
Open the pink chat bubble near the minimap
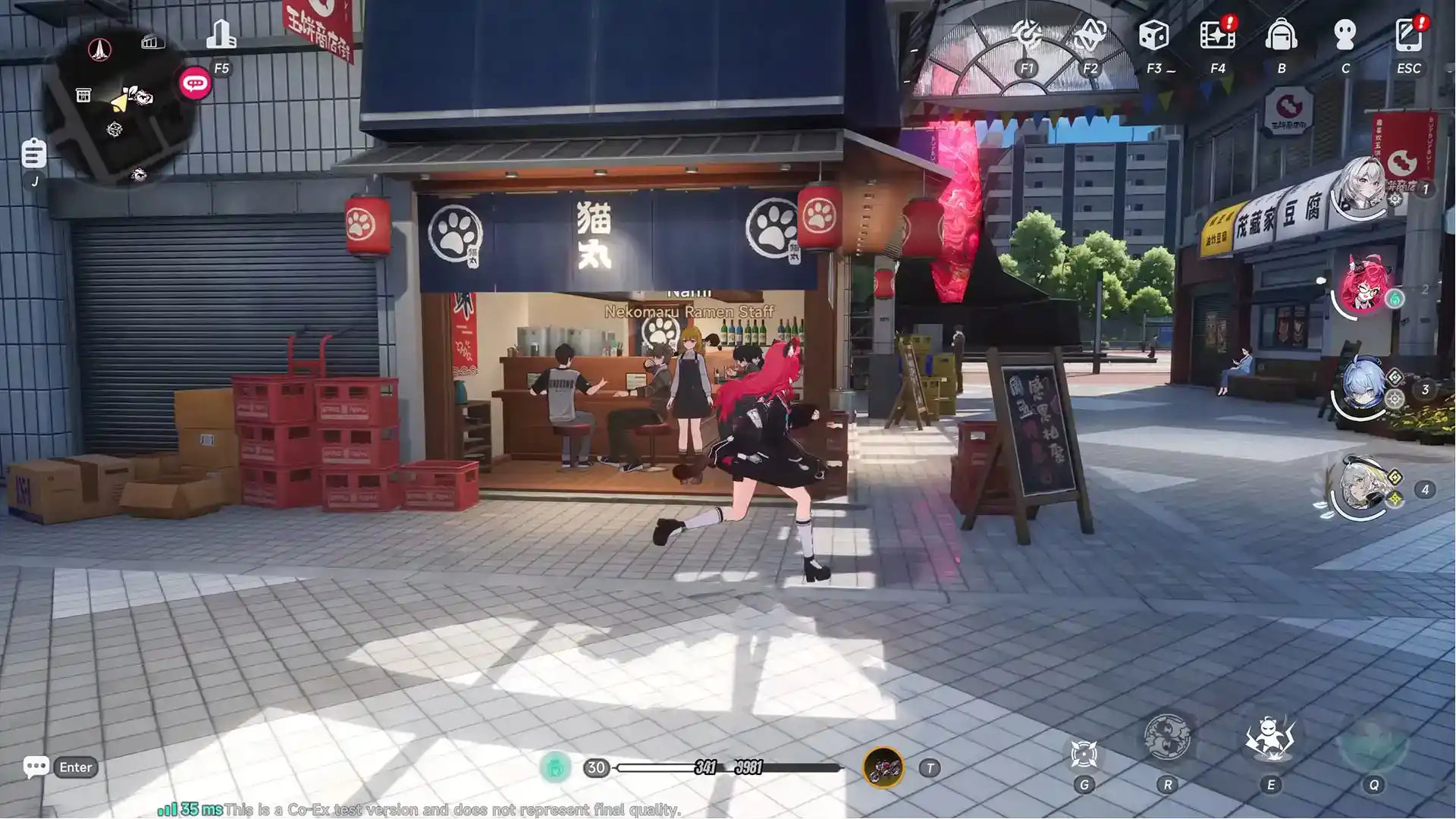click(195, 83)
